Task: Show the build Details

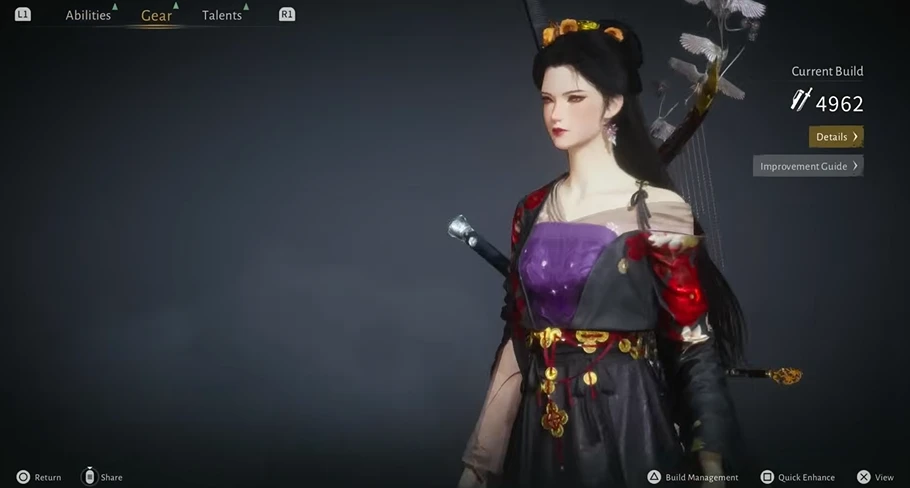Action: tap(835, 137)
